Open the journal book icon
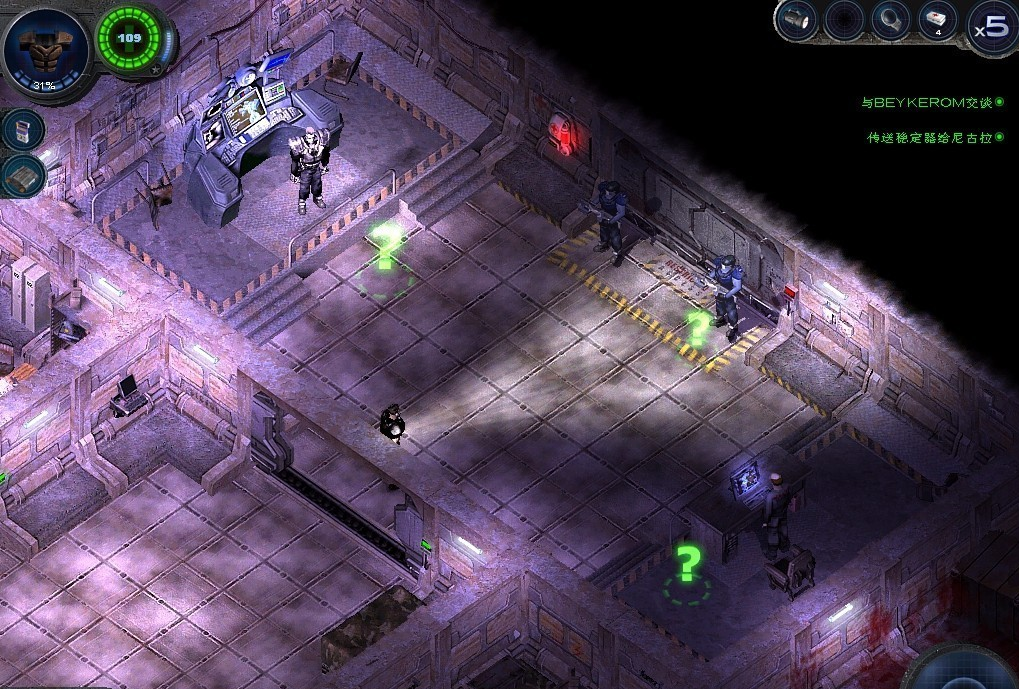This screenshot has width=1019, height=689. [24, 176]
